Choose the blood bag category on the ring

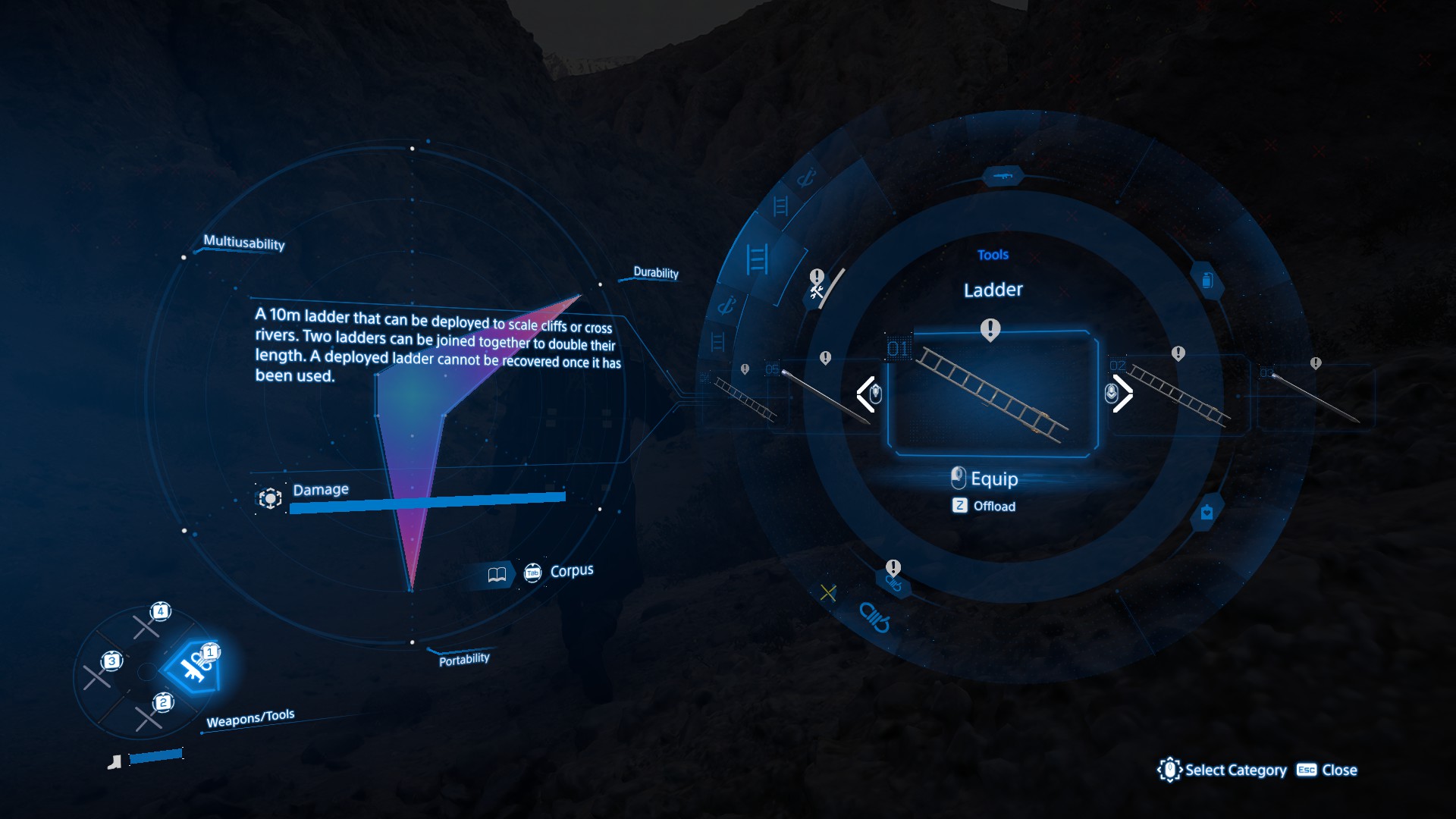point(1207,513)
